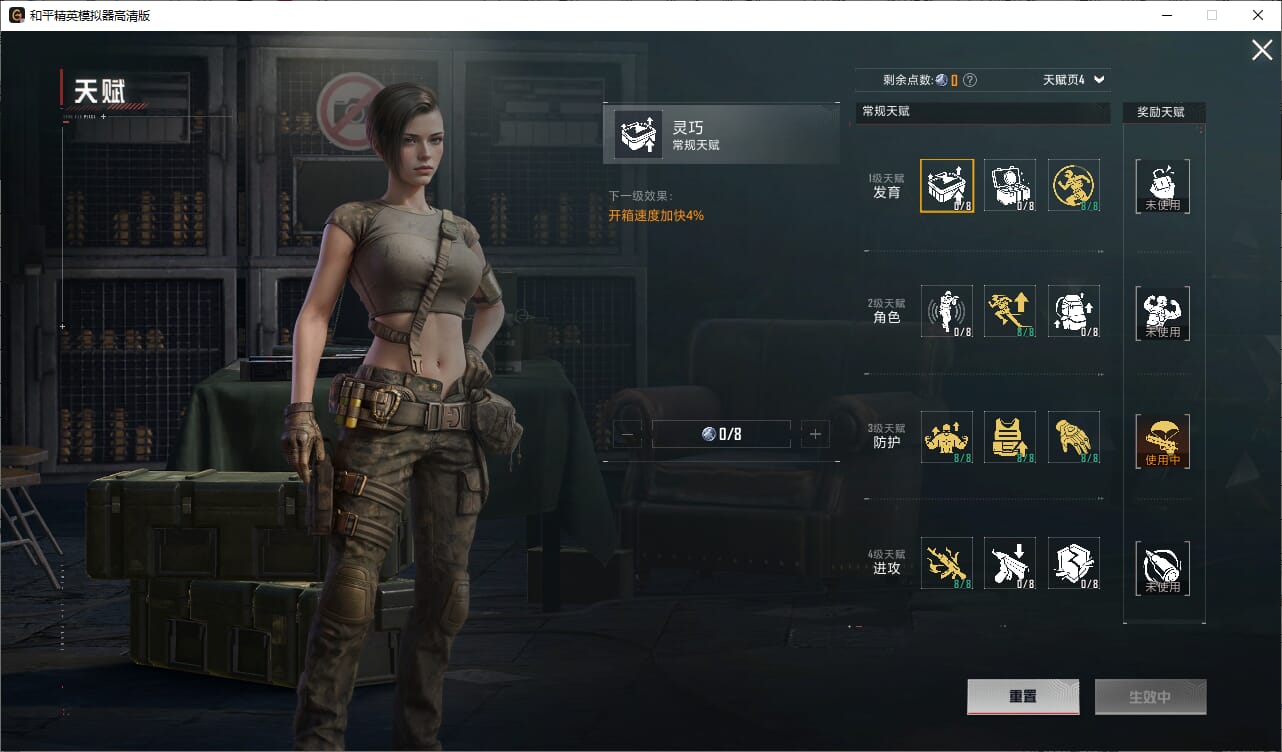The height and width of the screenshot is (752, 1282).
Task: Add a point with the plus button
Action: tap(815, 434)
